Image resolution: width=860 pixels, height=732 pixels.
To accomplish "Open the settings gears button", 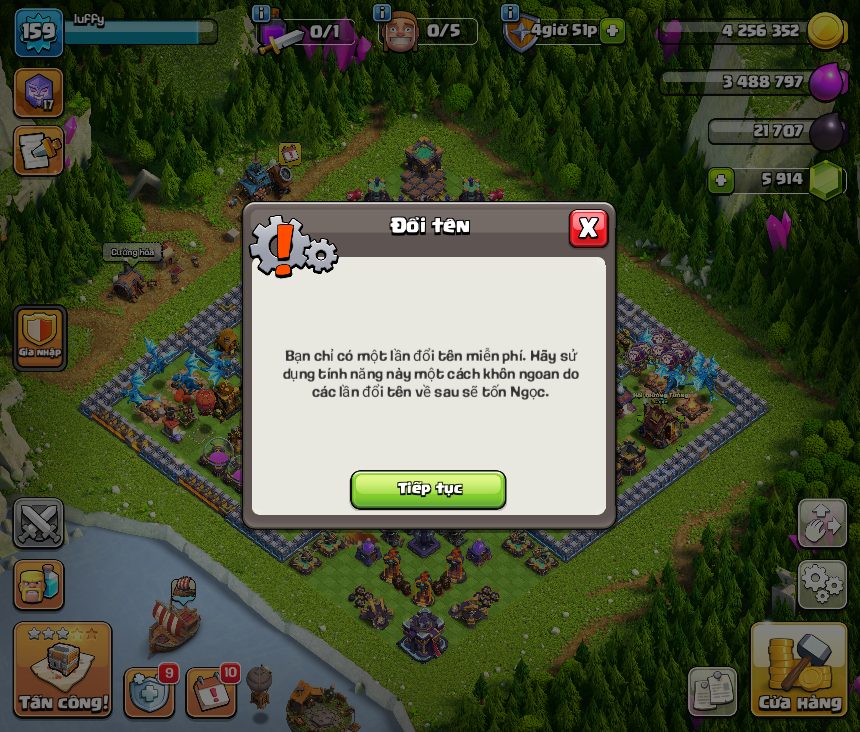I will coord(822,584).
